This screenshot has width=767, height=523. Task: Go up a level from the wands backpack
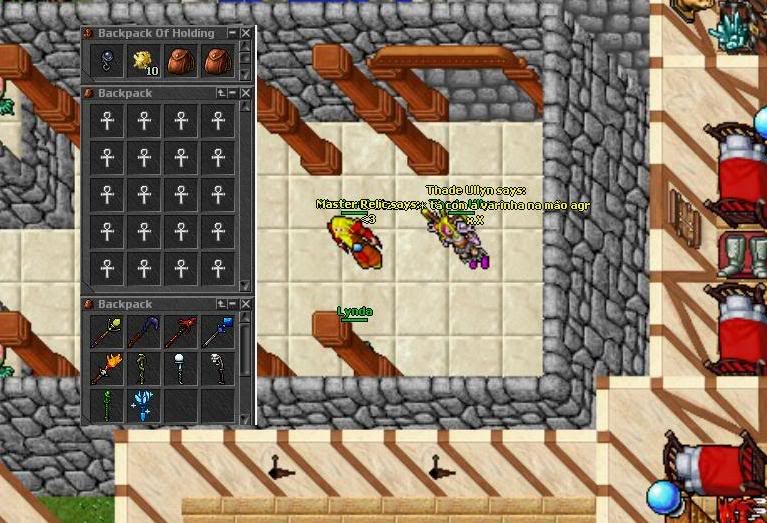tap(221, 304)
